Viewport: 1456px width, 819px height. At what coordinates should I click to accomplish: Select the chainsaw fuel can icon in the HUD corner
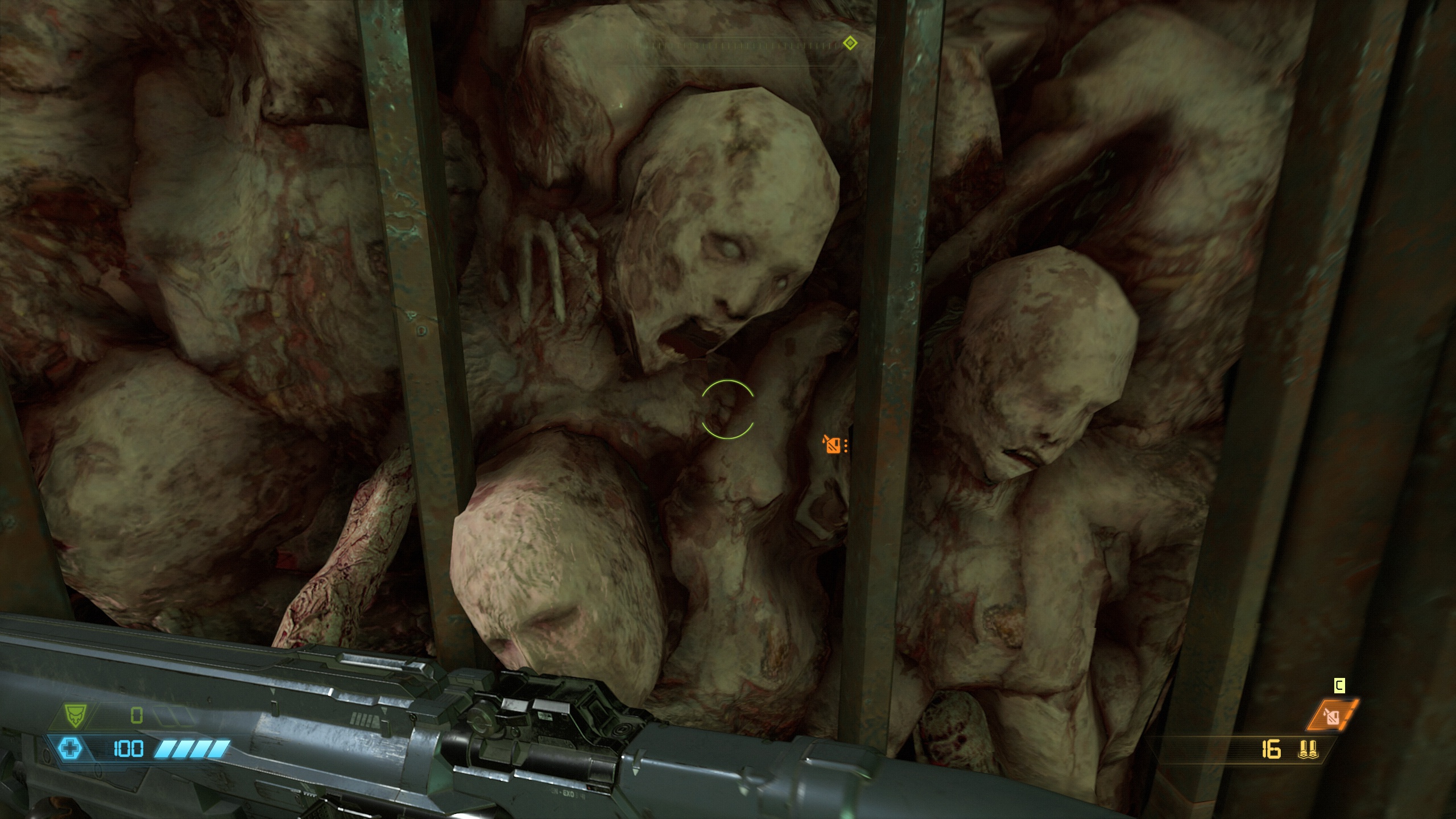click(x=1332, y=715)
